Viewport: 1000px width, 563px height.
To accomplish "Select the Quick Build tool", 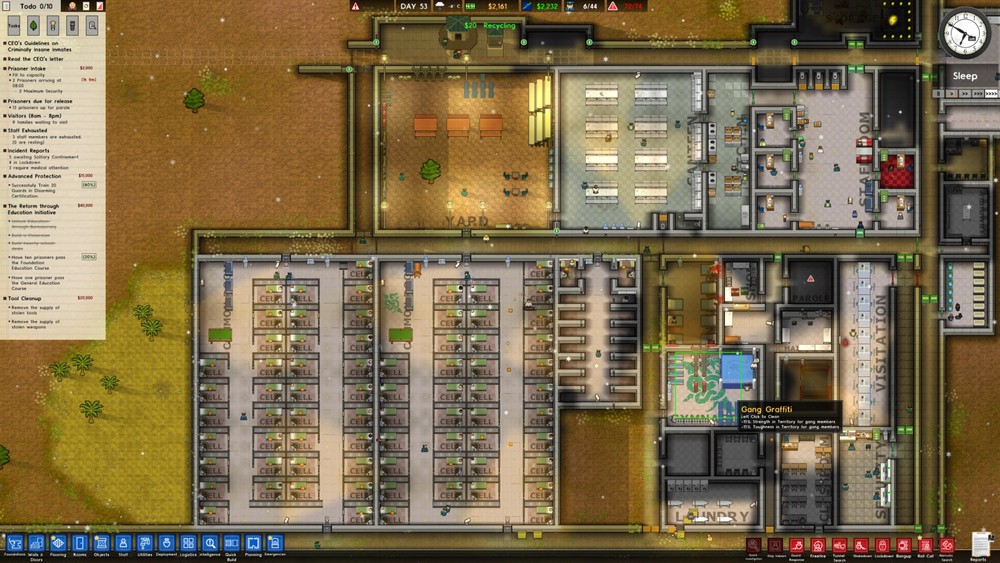I will click(x=231, y=542).
